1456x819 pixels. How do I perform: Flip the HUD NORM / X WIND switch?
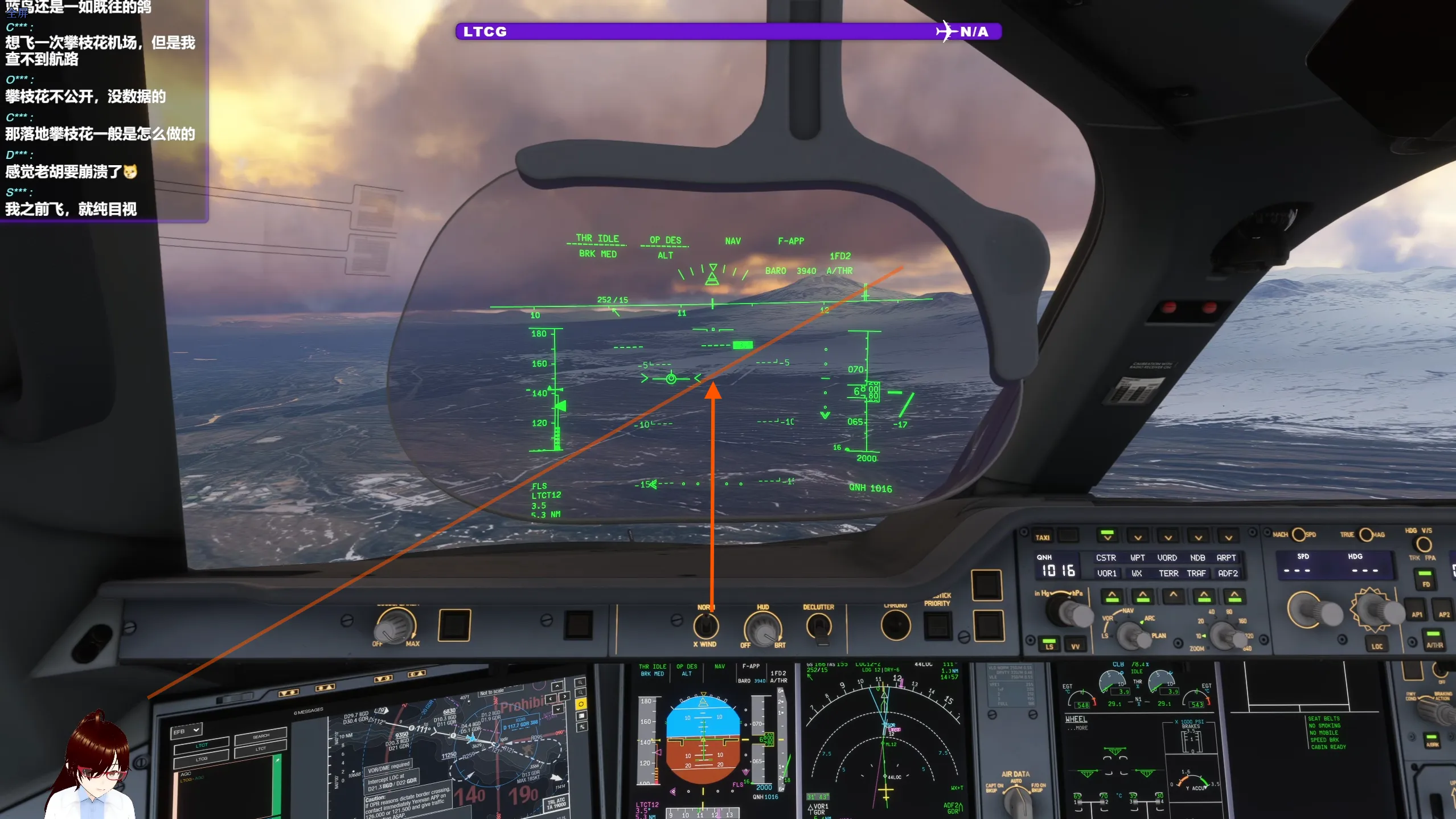(706, 626)
